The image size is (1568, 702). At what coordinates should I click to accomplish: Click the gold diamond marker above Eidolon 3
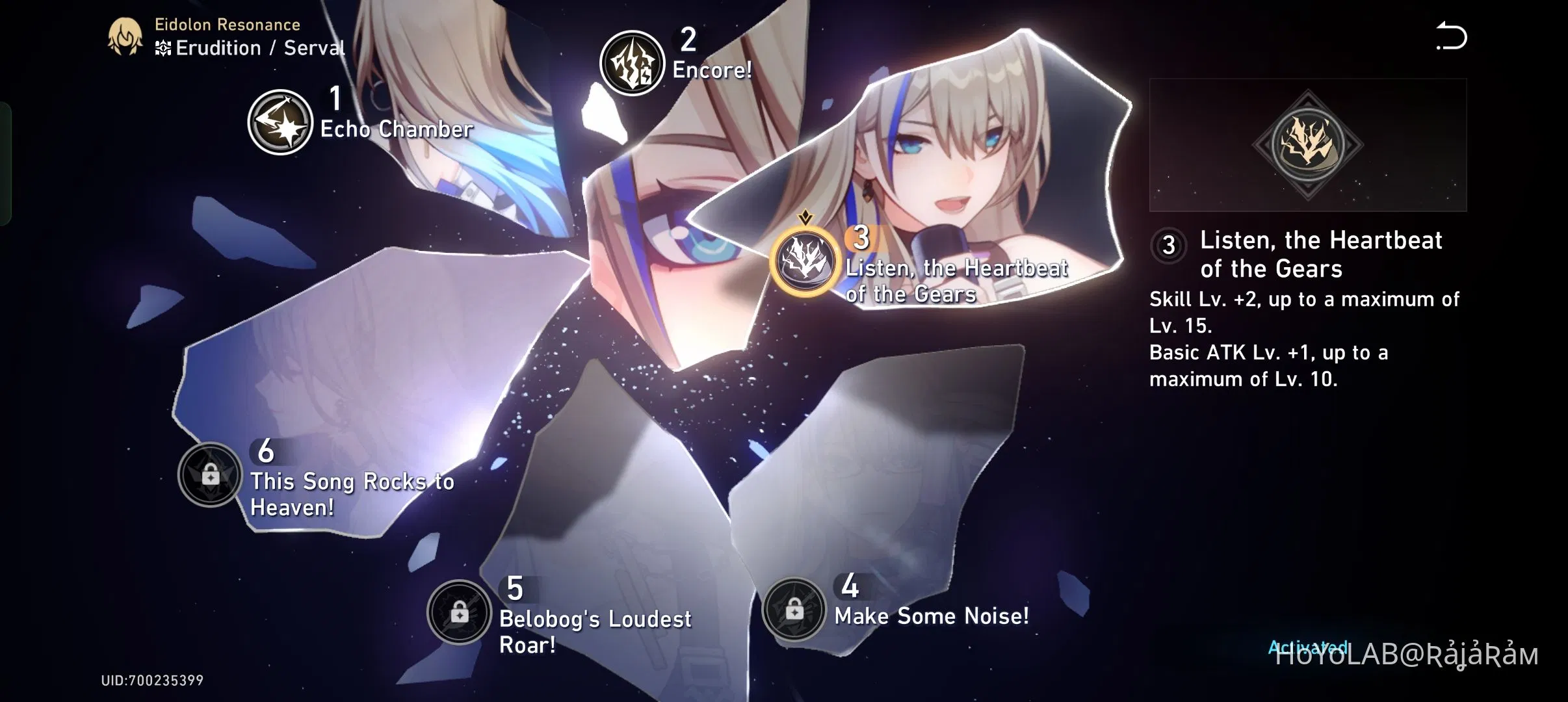805,217
